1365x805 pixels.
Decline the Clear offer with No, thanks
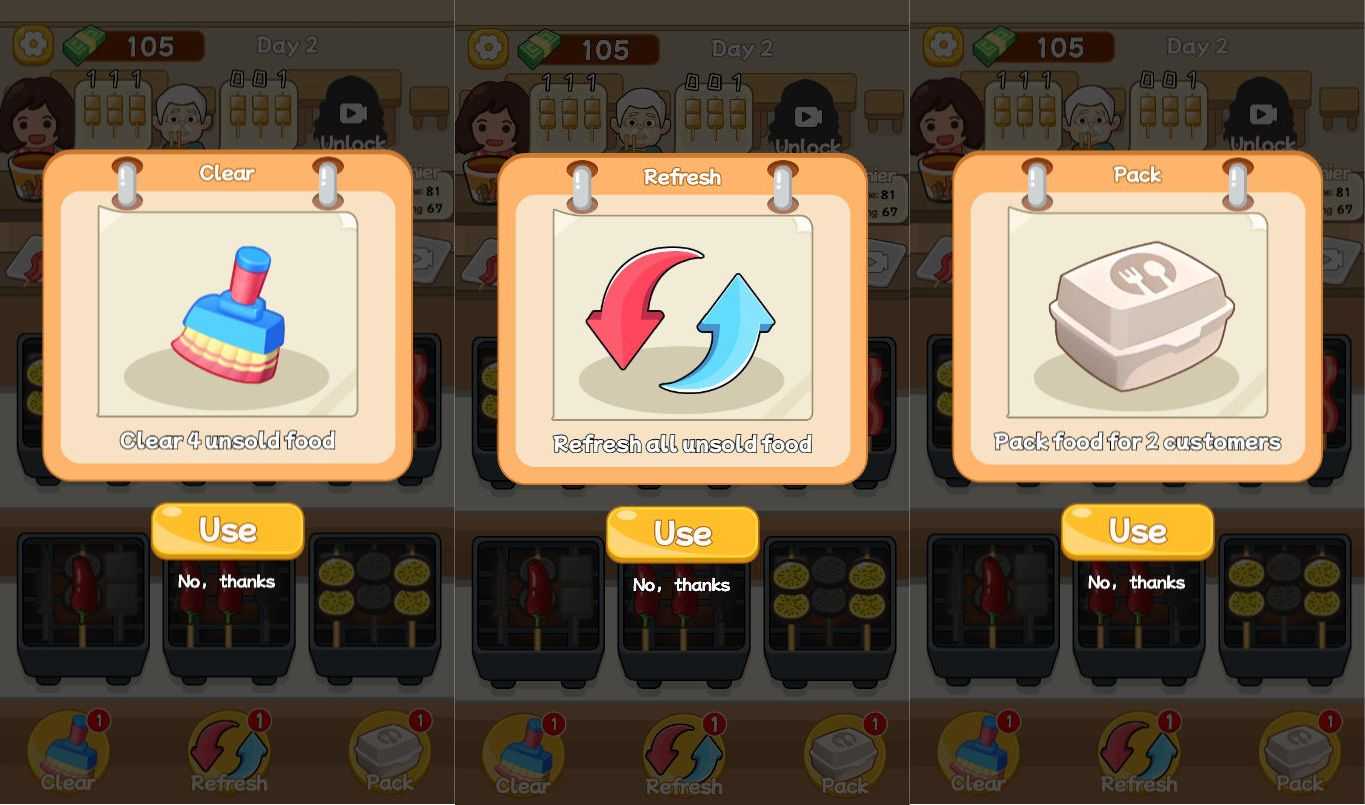pyautogui.click(x=227, y=581)
